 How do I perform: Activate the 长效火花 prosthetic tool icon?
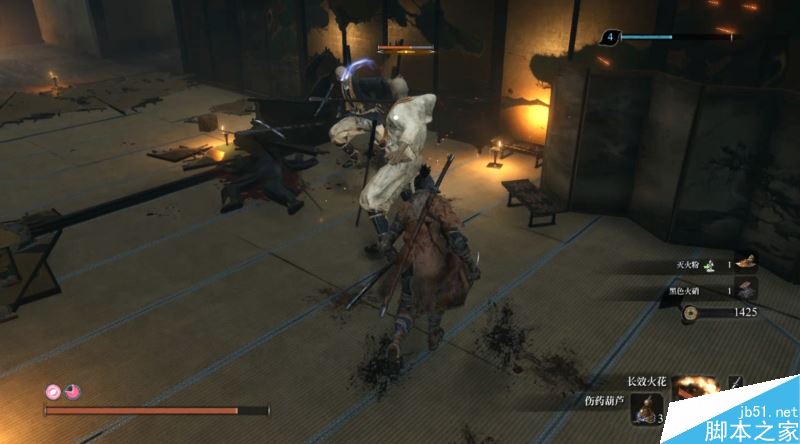click(x=691, y=388)
